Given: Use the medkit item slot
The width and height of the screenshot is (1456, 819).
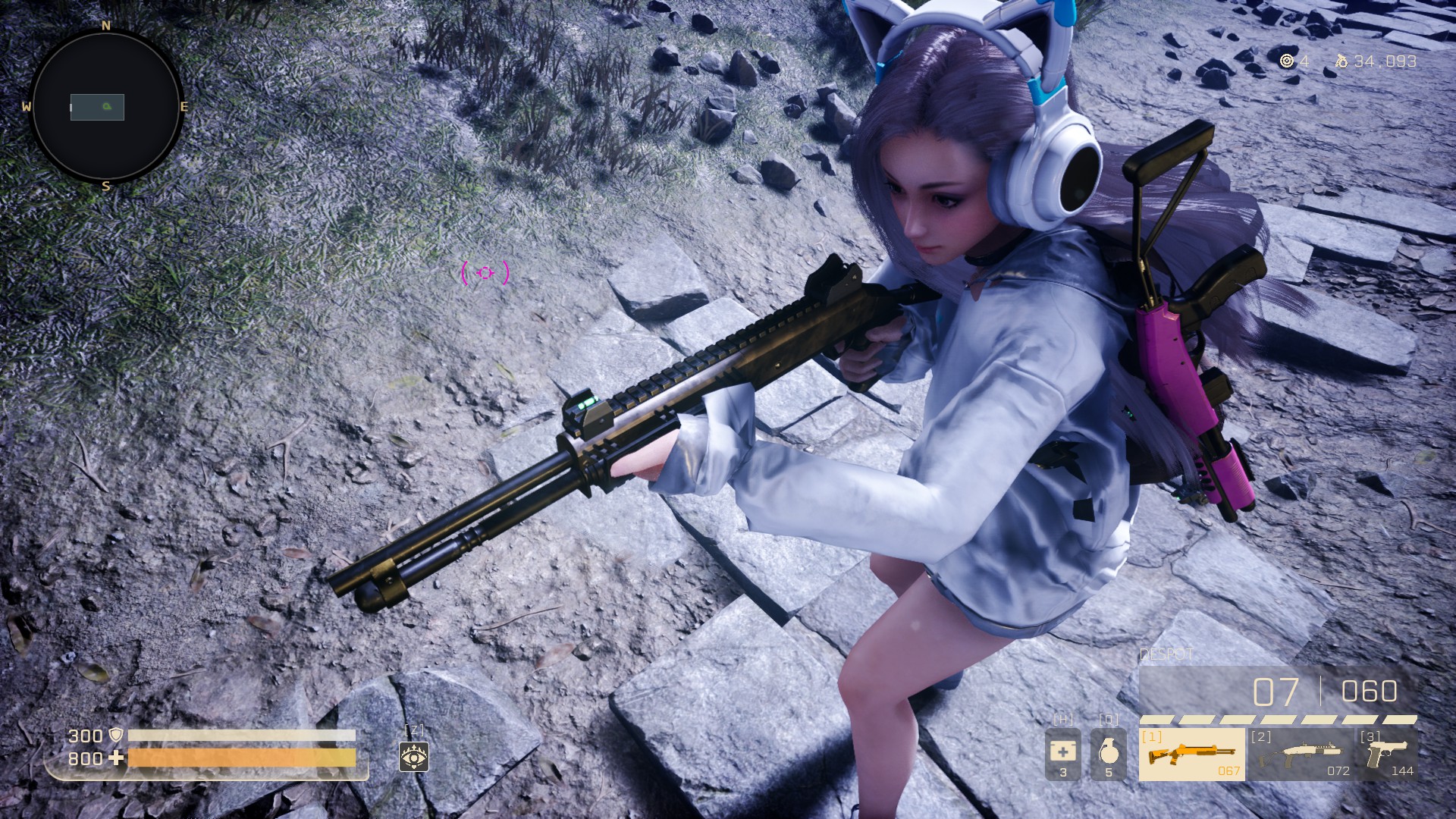Looking at the screenshot, I should [x=1062, y=755].
